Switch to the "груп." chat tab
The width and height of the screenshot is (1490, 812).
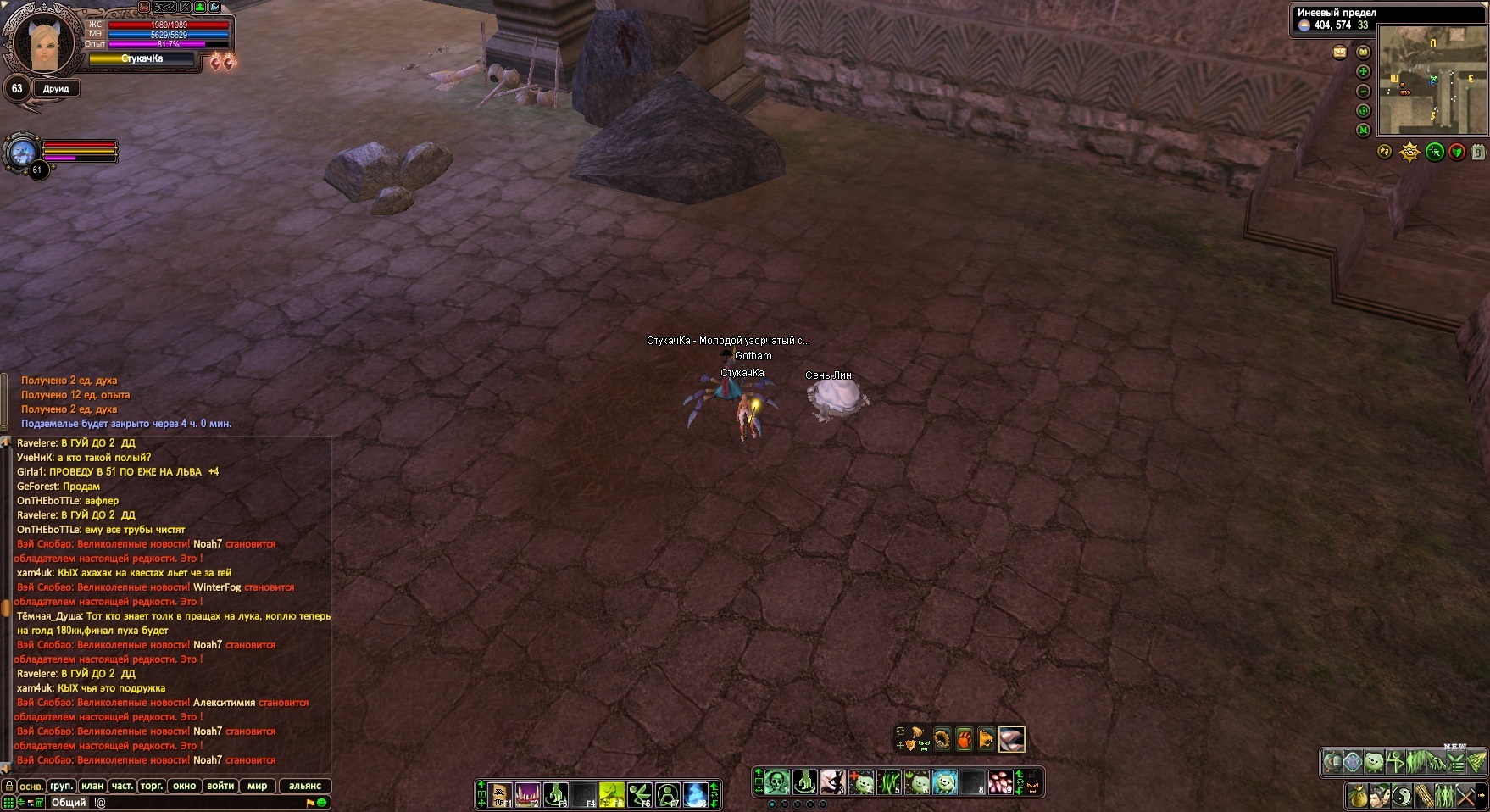pyautogui.click(x=62, y=786)
